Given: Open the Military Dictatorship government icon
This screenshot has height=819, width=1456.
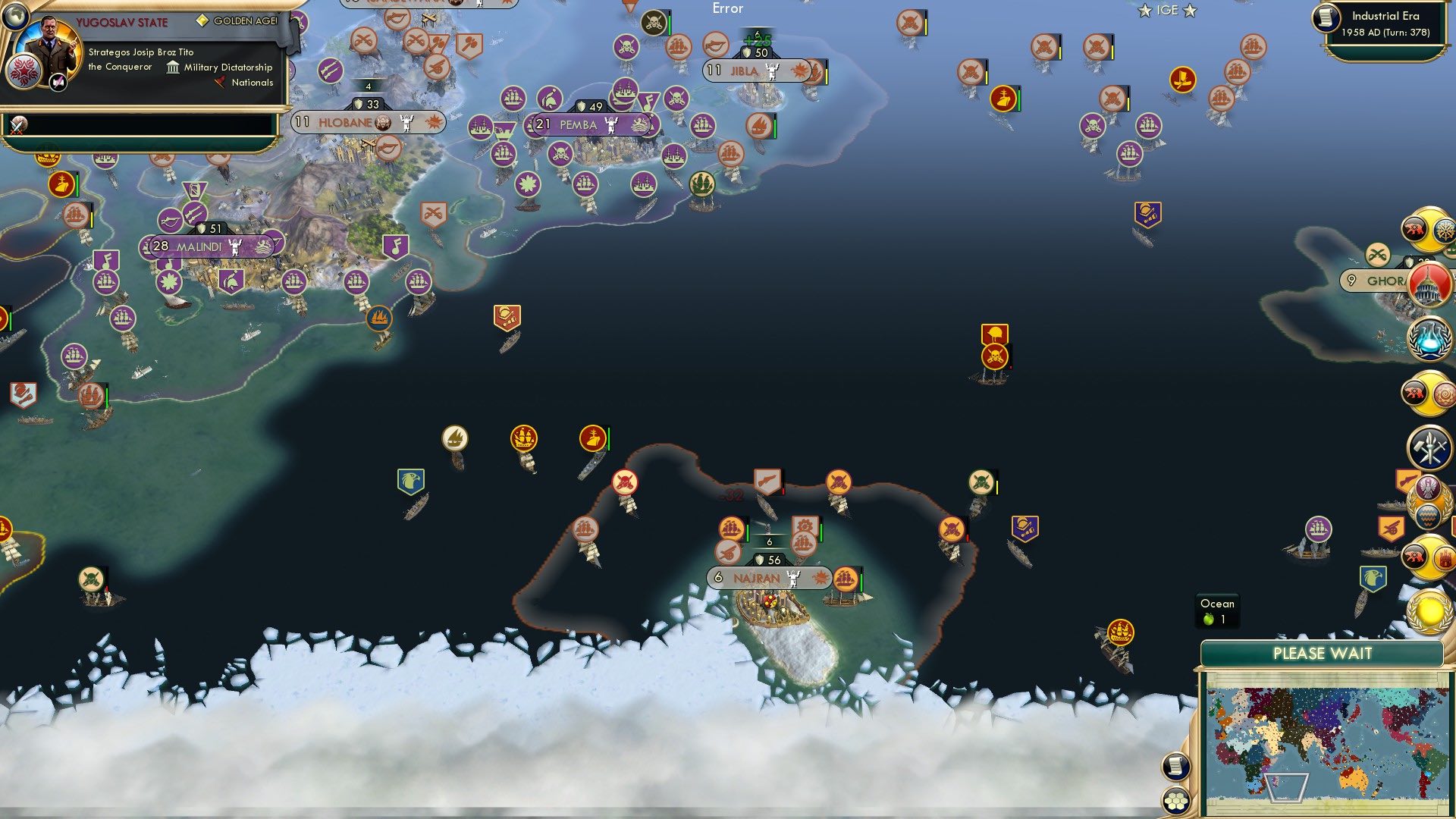Looking at the screenshot, I should click(172, 67).
